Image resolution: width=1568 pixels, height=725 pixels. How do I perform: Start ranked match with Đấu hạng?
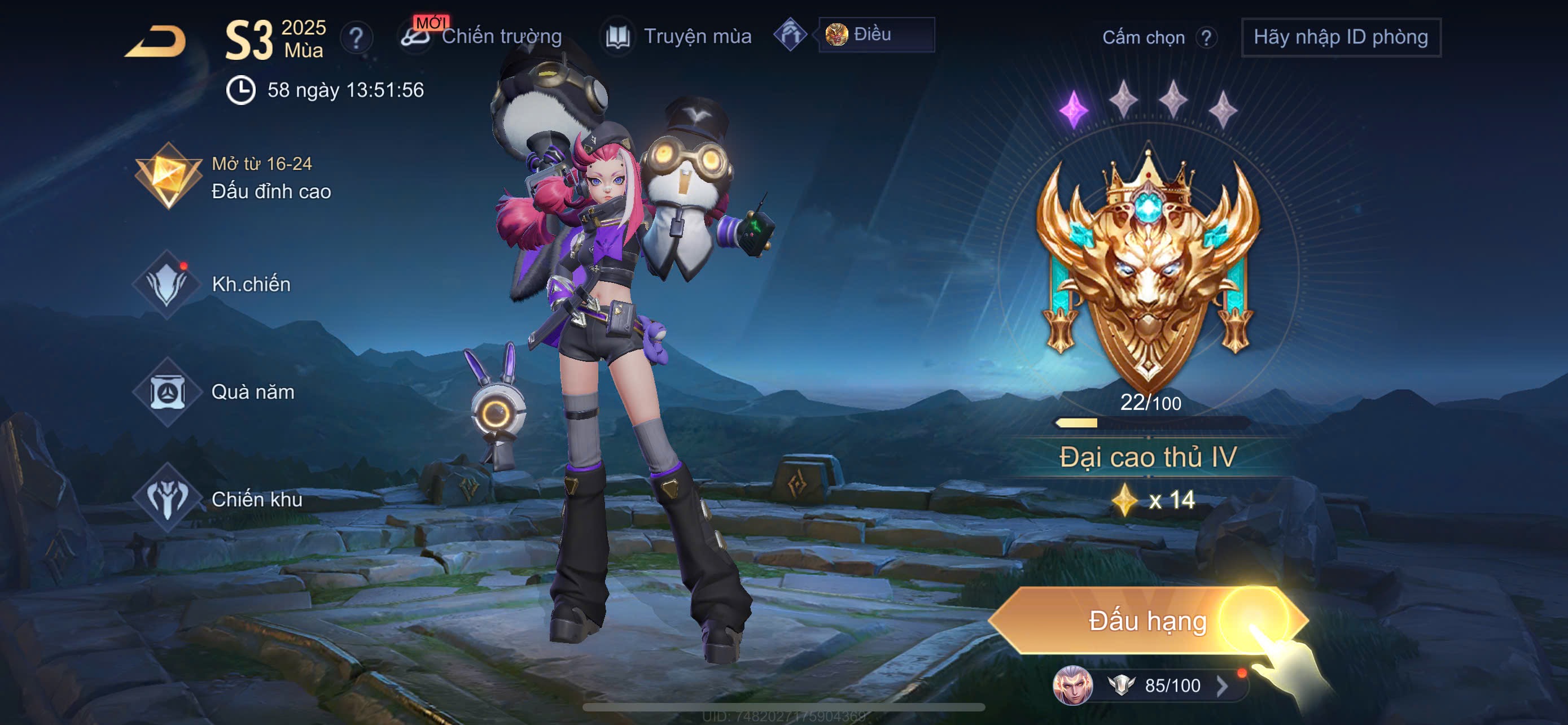(1147, 621)
